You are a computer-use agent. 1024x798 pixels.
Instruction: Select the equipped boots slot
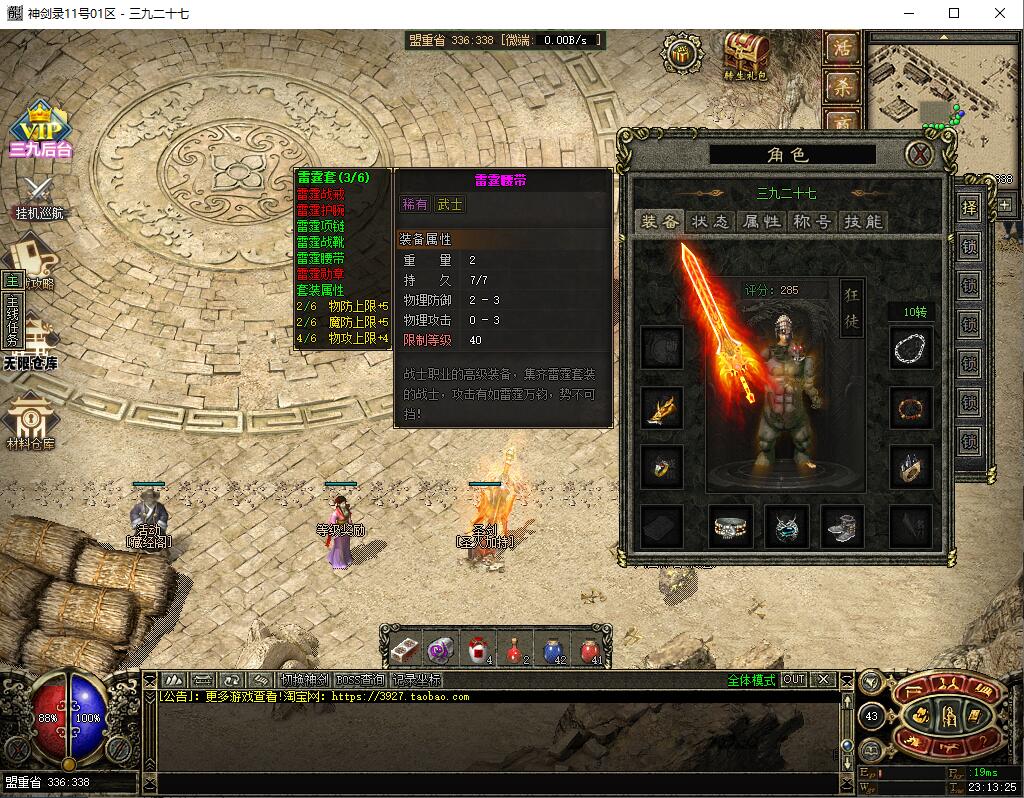pyautogui.click(x=842, y=527)
